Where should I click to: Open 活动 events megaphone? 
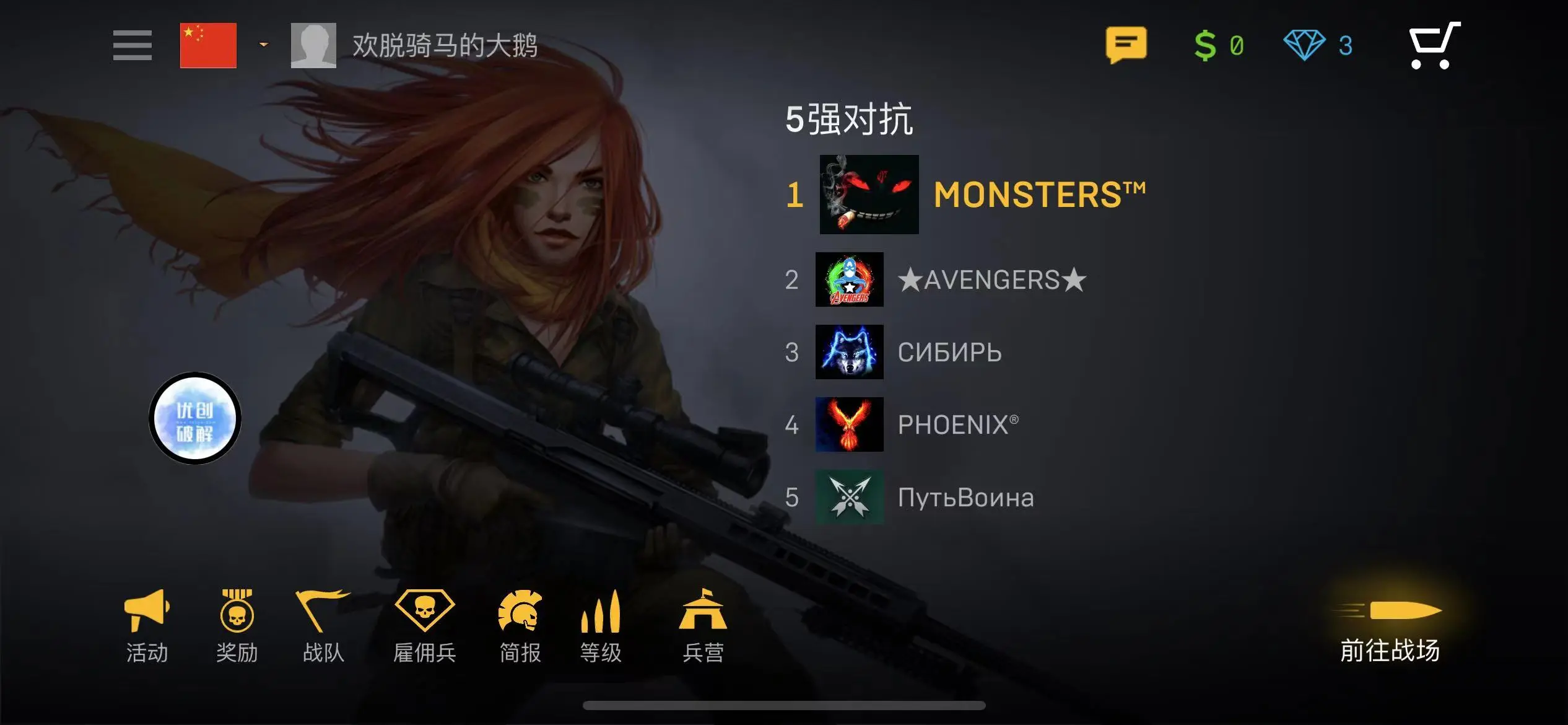(147, 626)
